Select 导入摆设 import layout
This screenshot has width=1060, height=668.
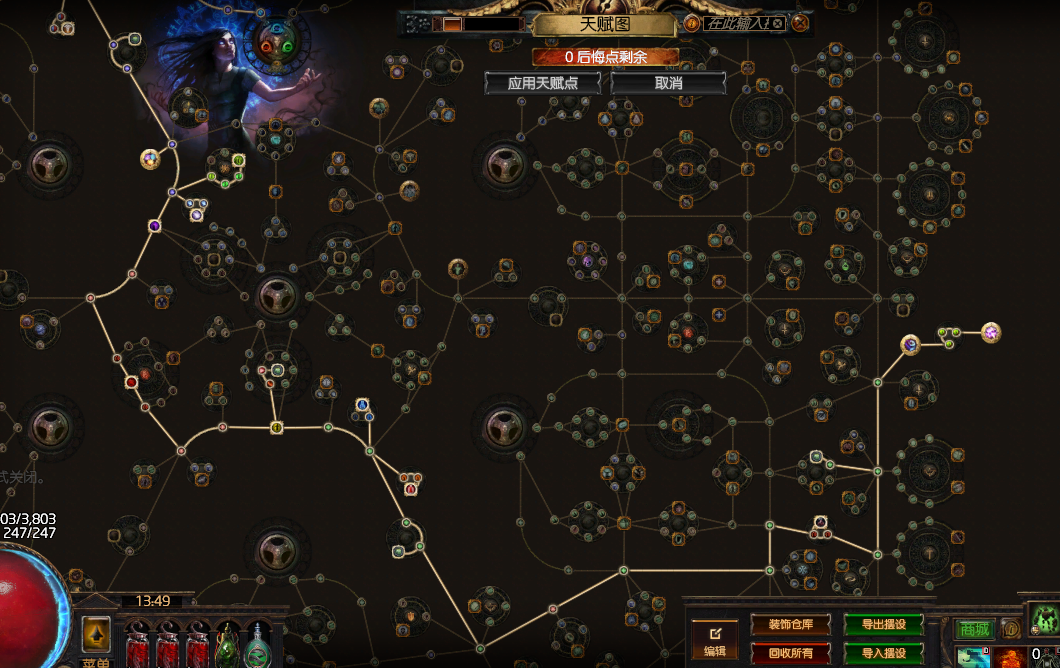tap(883, 653)
